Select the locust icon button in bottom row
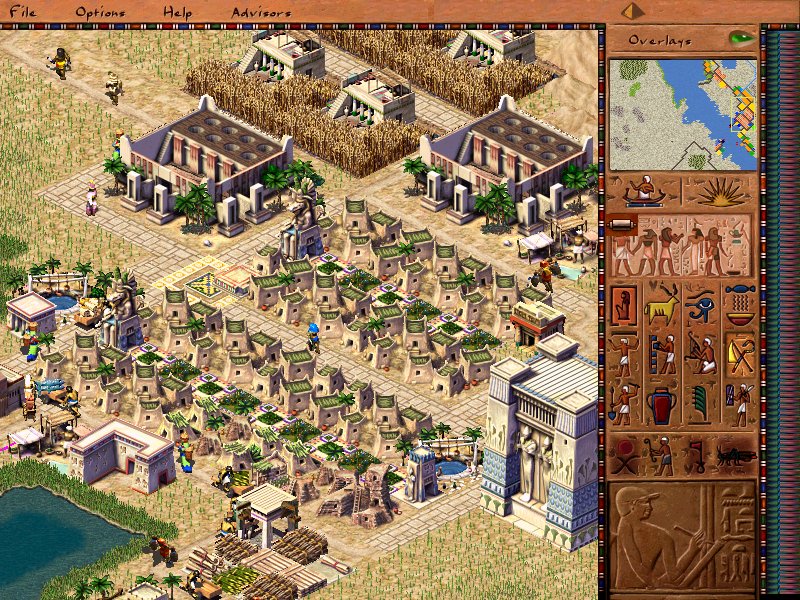 (x=735, y=456)
